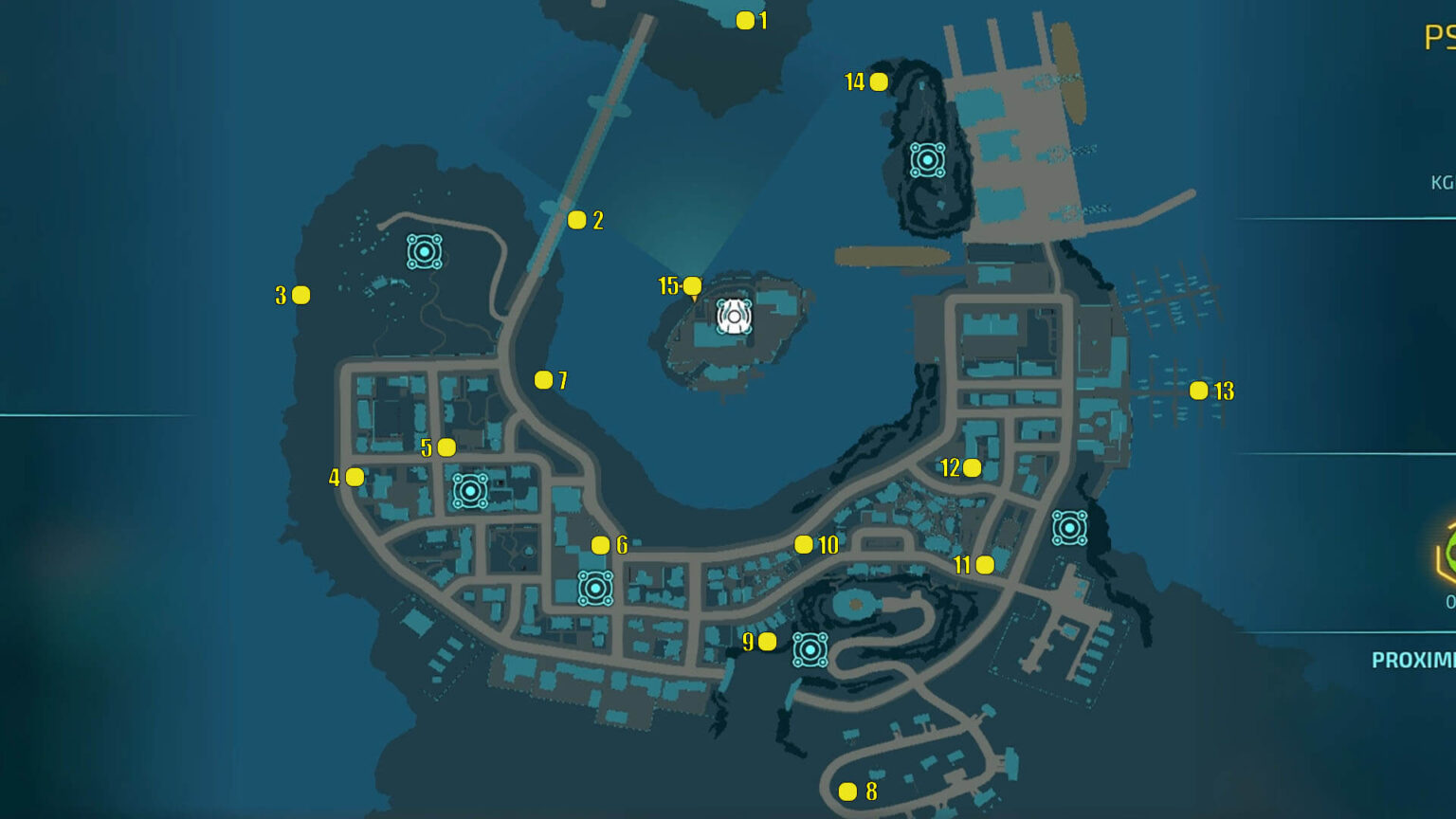This screenshot has height=819, width=1456.
Task: Click the outpost icon next to marker 9
Action: (810, 648)
